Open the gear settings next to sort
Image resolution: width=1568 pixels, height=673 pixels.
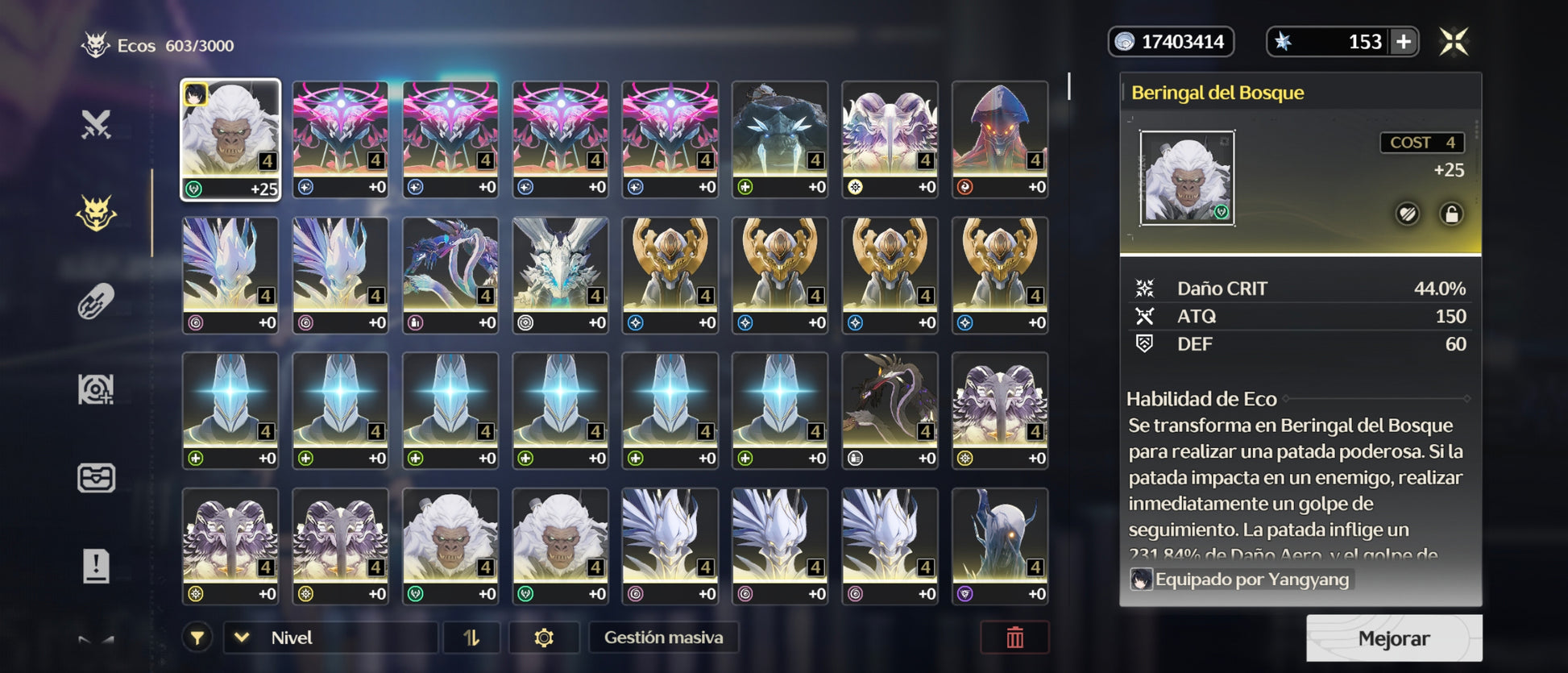(544, 638)
